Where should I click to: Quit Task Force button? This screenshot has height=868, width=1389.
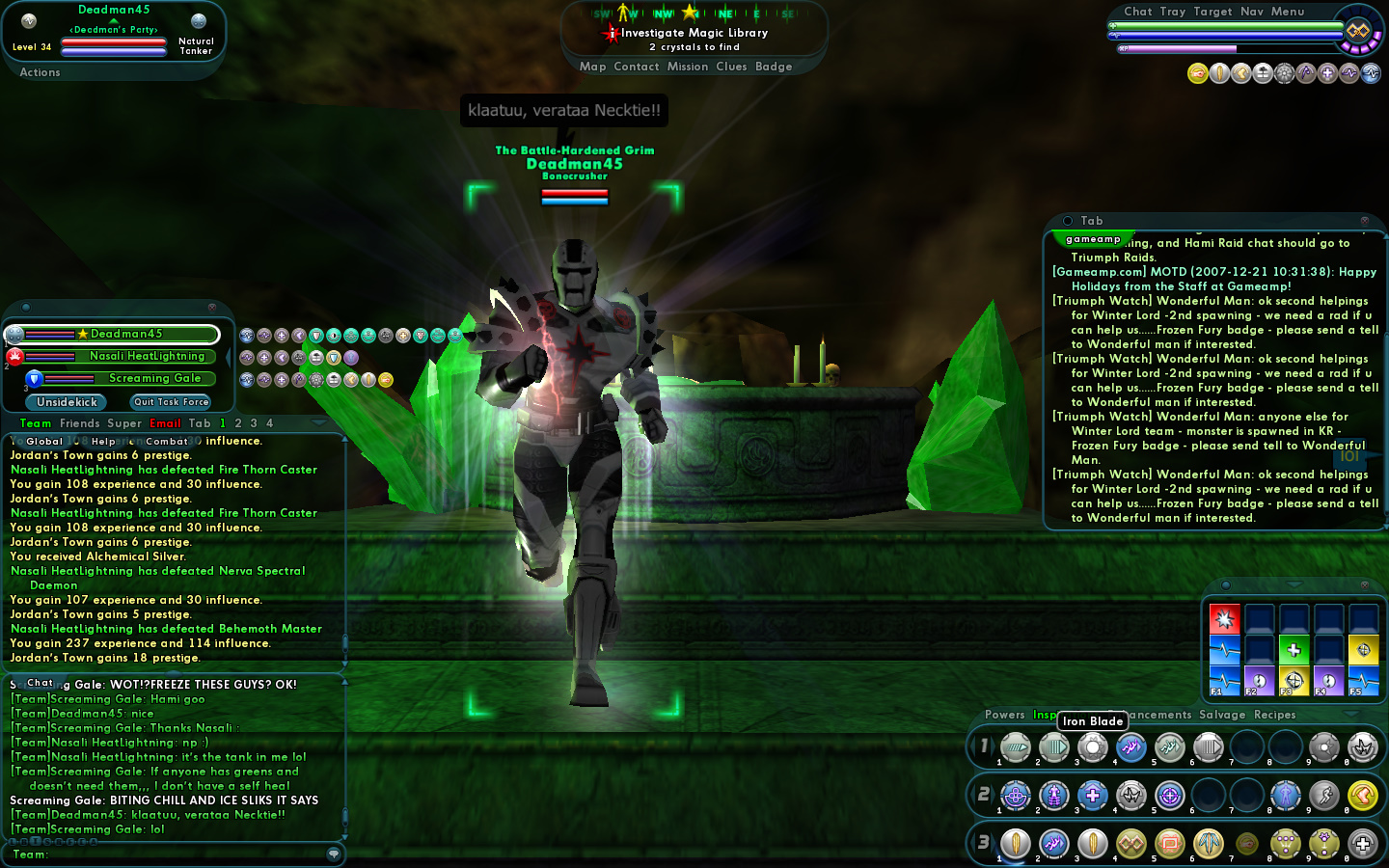tap(171, 402)
